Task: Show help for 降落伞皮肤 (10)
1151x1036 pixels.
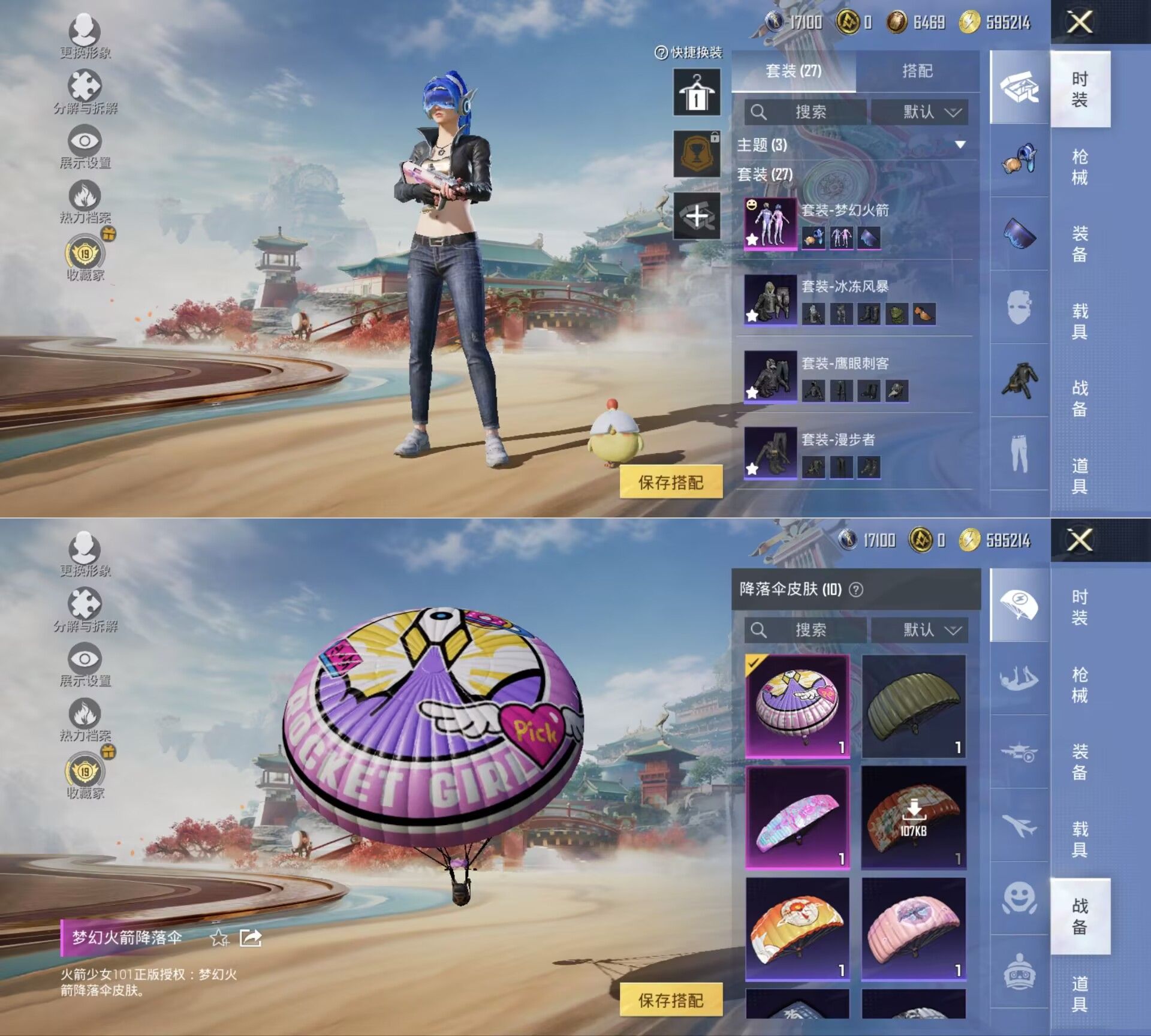Action: pos(857,590)
